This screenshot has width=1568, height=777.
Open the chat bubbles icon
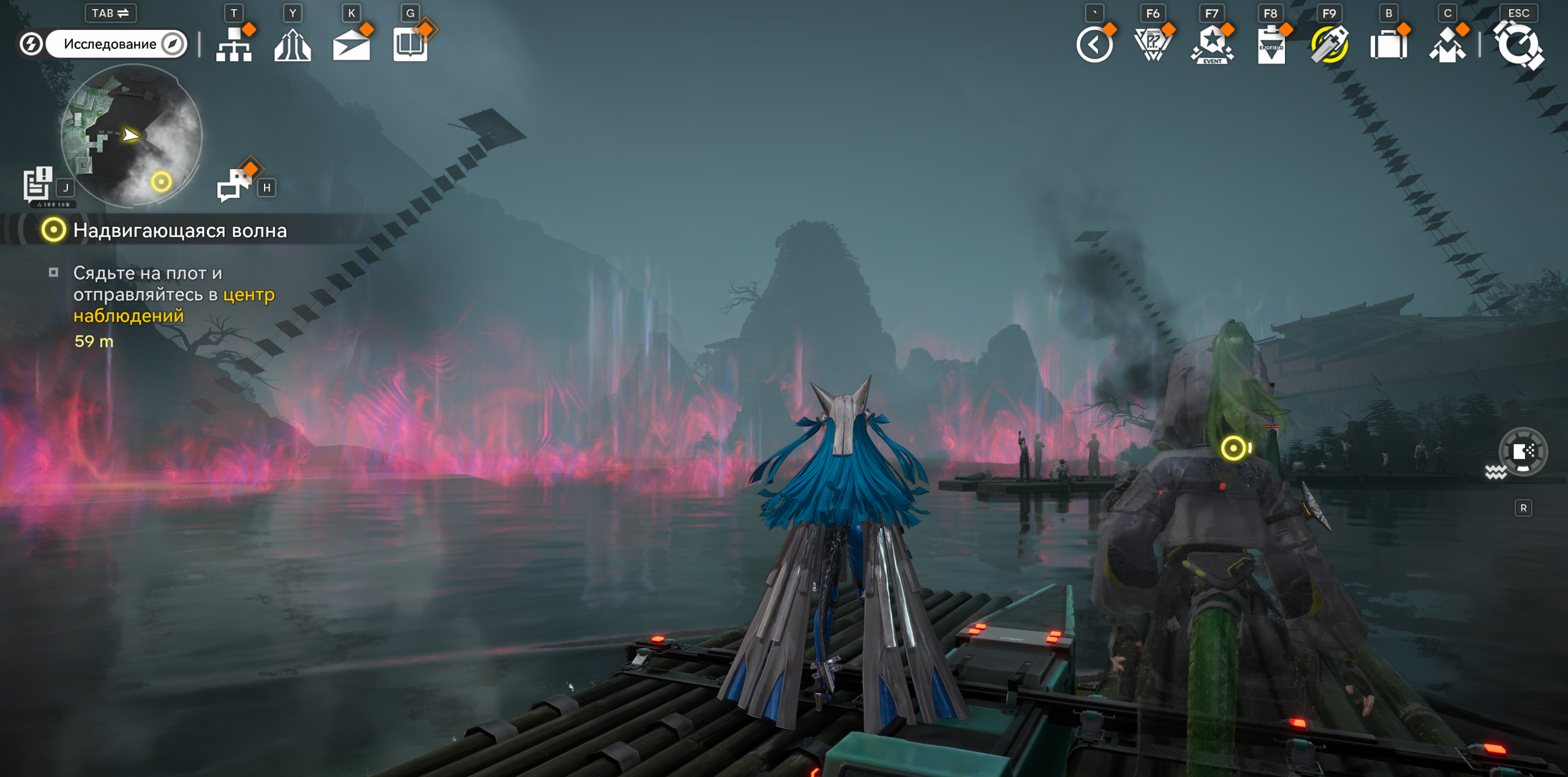234,183
